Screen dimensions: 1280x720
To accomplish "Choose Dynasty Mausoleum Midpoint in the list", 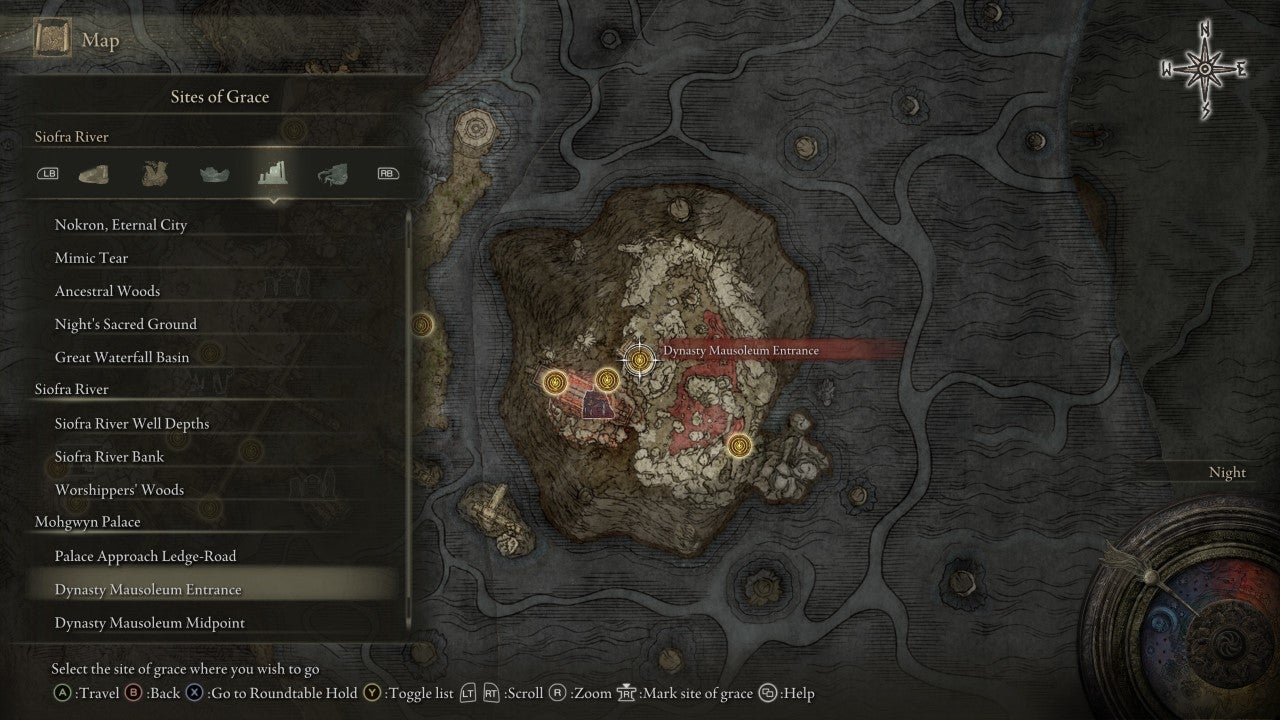I will point(150,623).
